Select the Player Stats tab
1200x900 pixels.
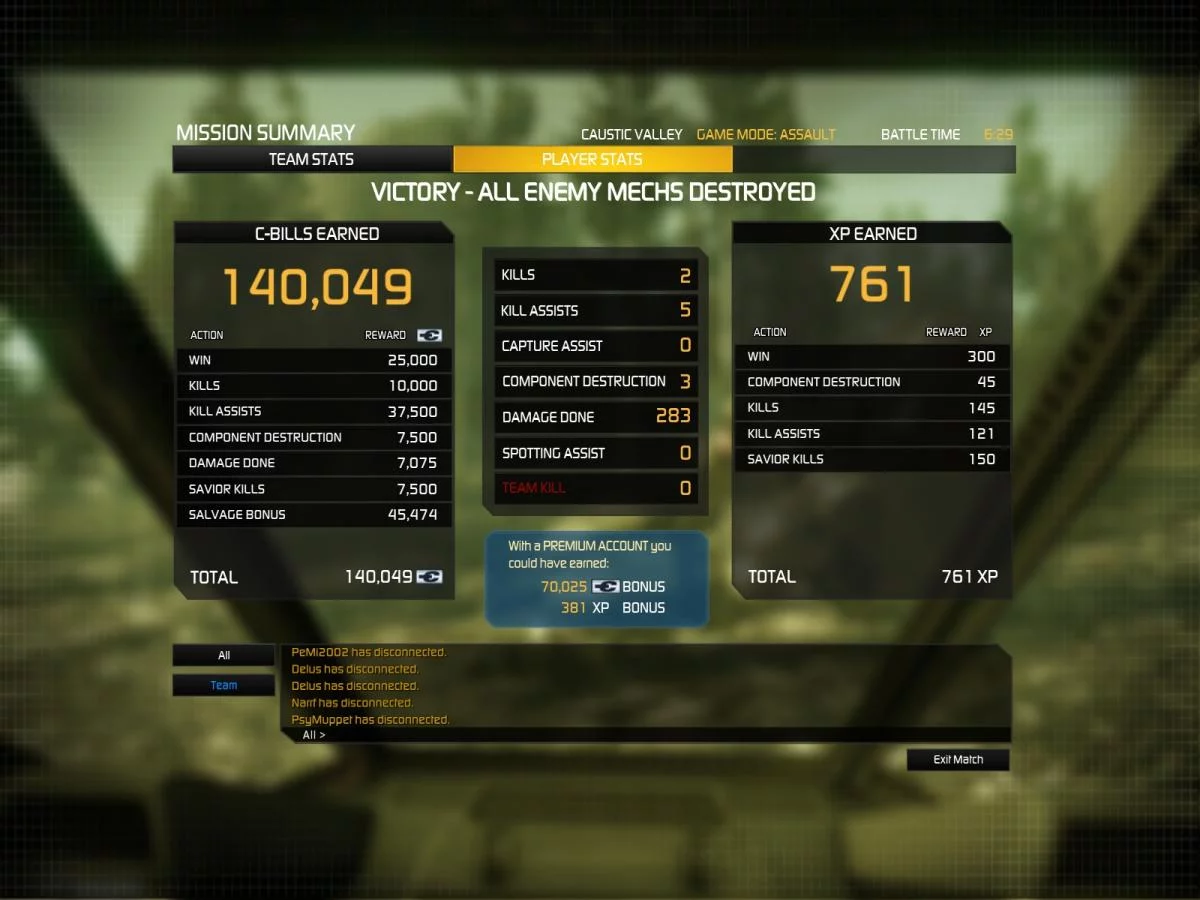click(592, 159)
